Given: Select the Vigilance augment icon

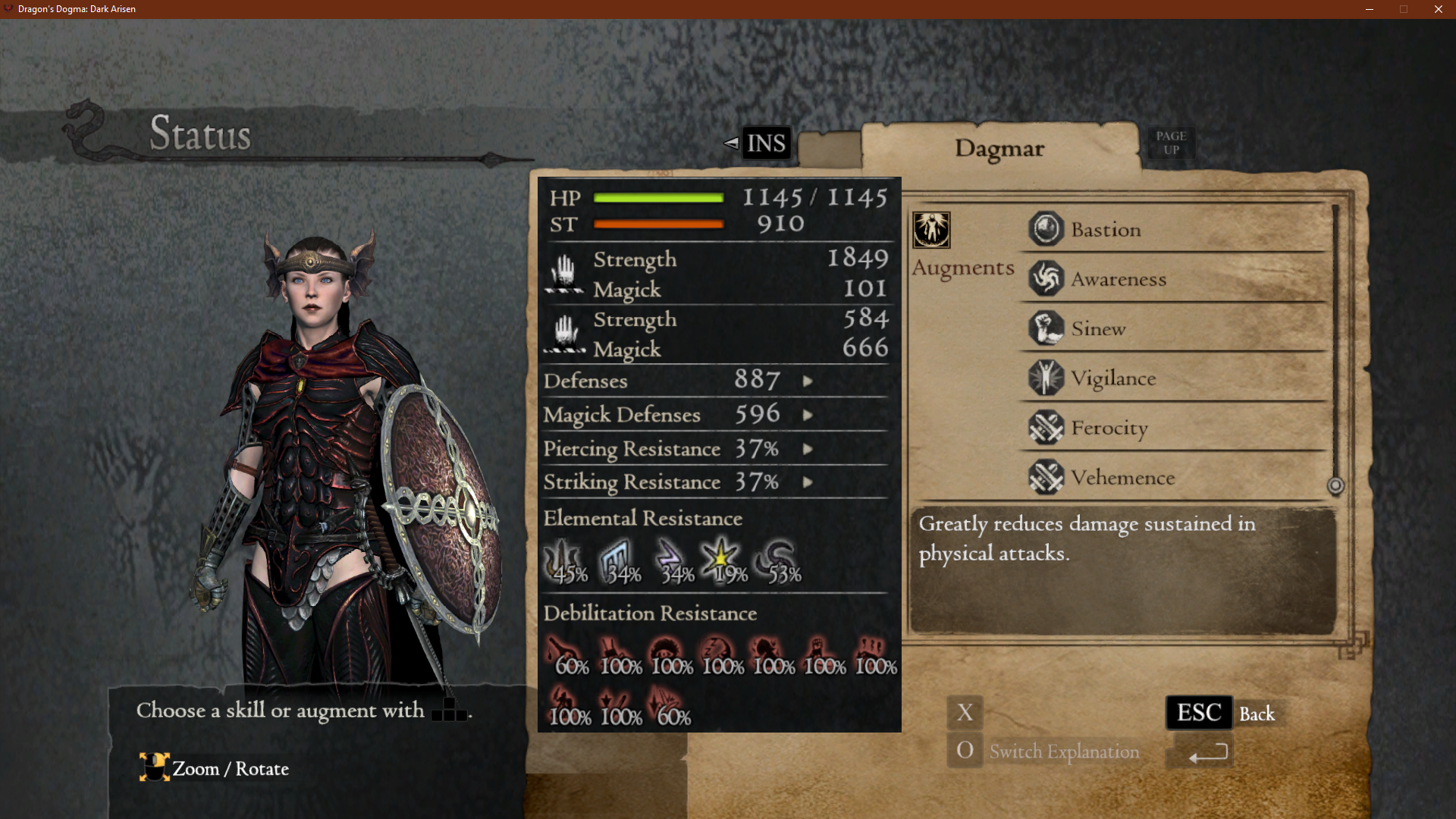Looking at the screenshot, I should coord(1046,378).
